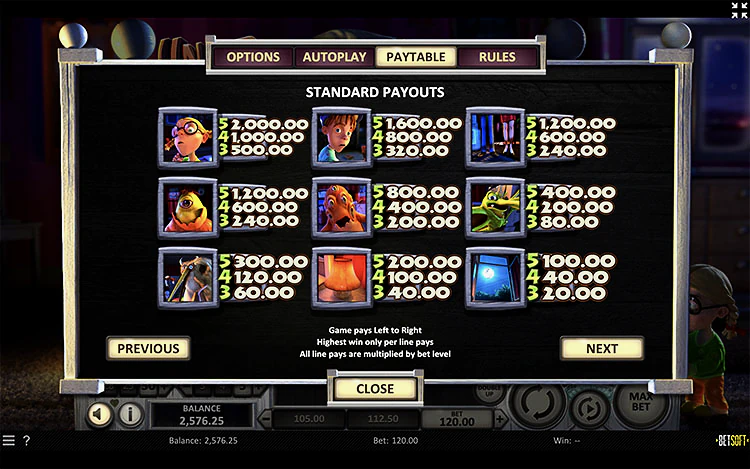Open the hamburger menu in bottom bar
This screenshot has height=469, width=750.
point(9,440)
